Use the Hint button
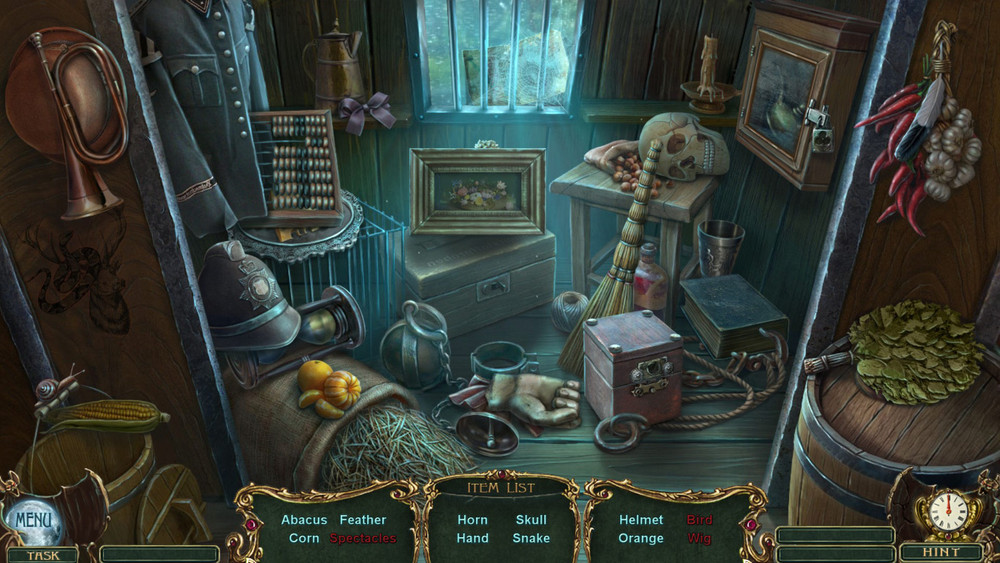The image size is (1000, 563). click(940, 552)
